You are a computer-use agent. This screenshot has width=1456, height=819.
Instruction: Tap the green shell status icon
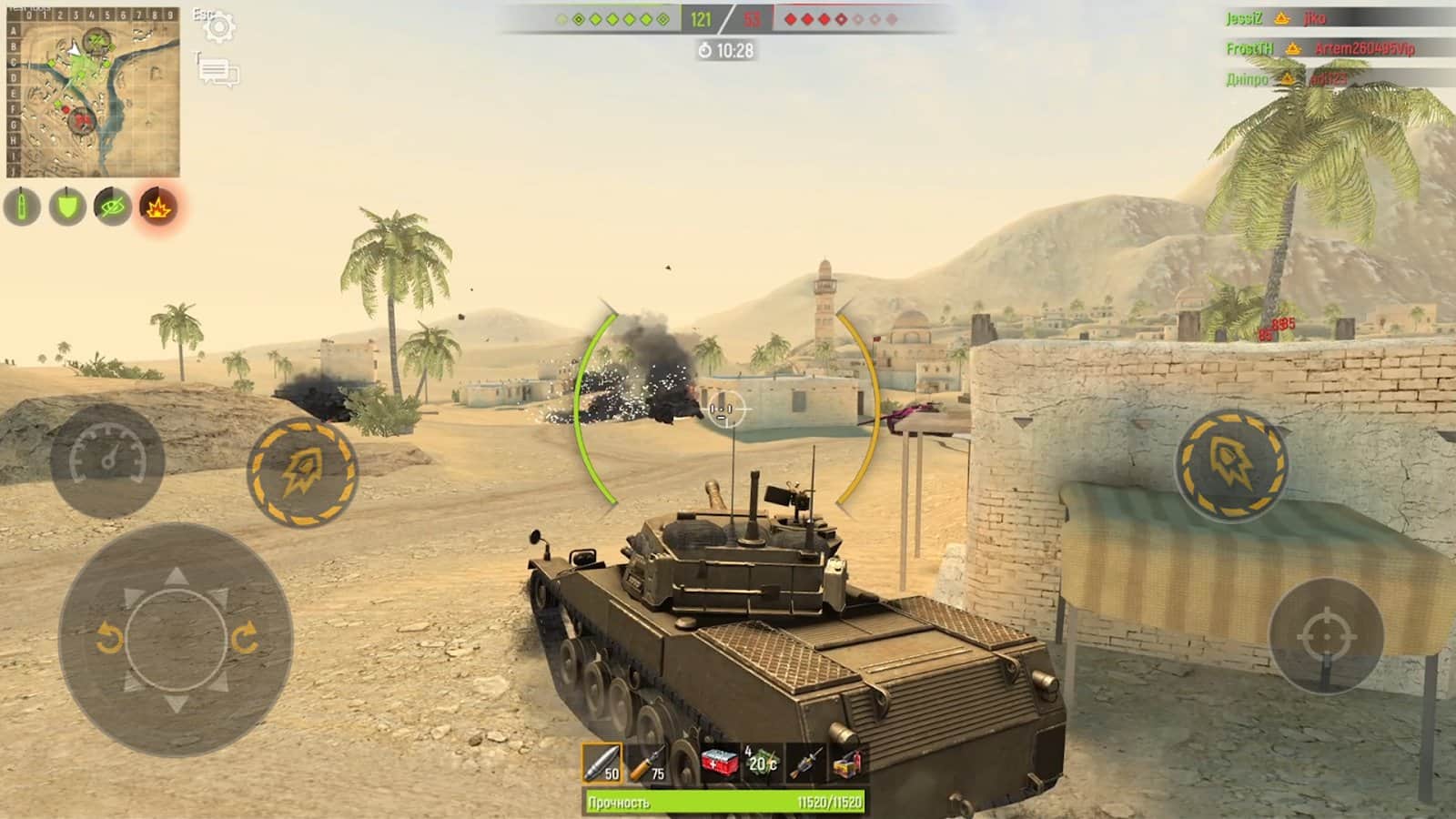(22, 207)
